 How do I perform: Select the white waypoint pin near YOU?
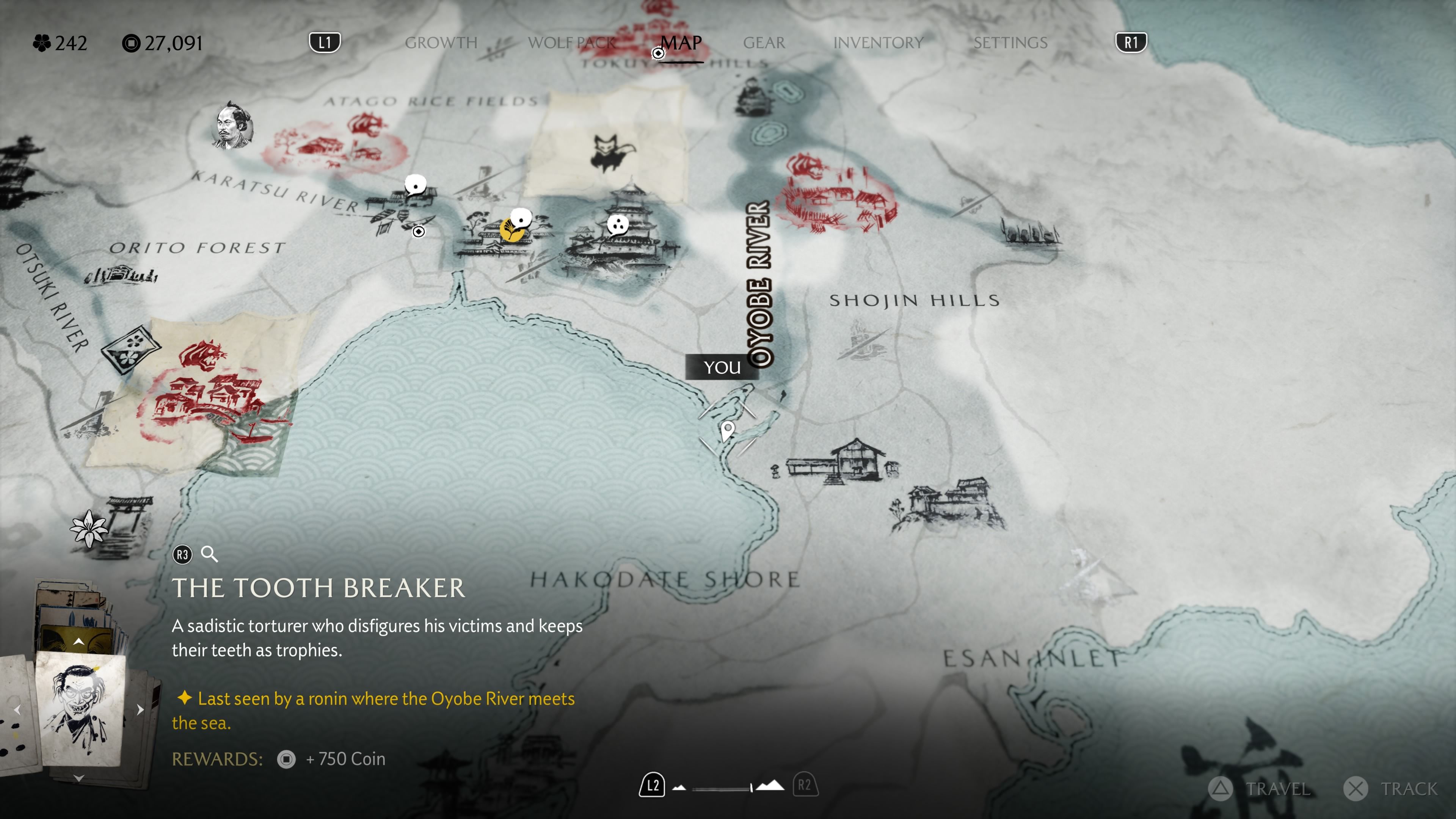click(x=728, y=431)
